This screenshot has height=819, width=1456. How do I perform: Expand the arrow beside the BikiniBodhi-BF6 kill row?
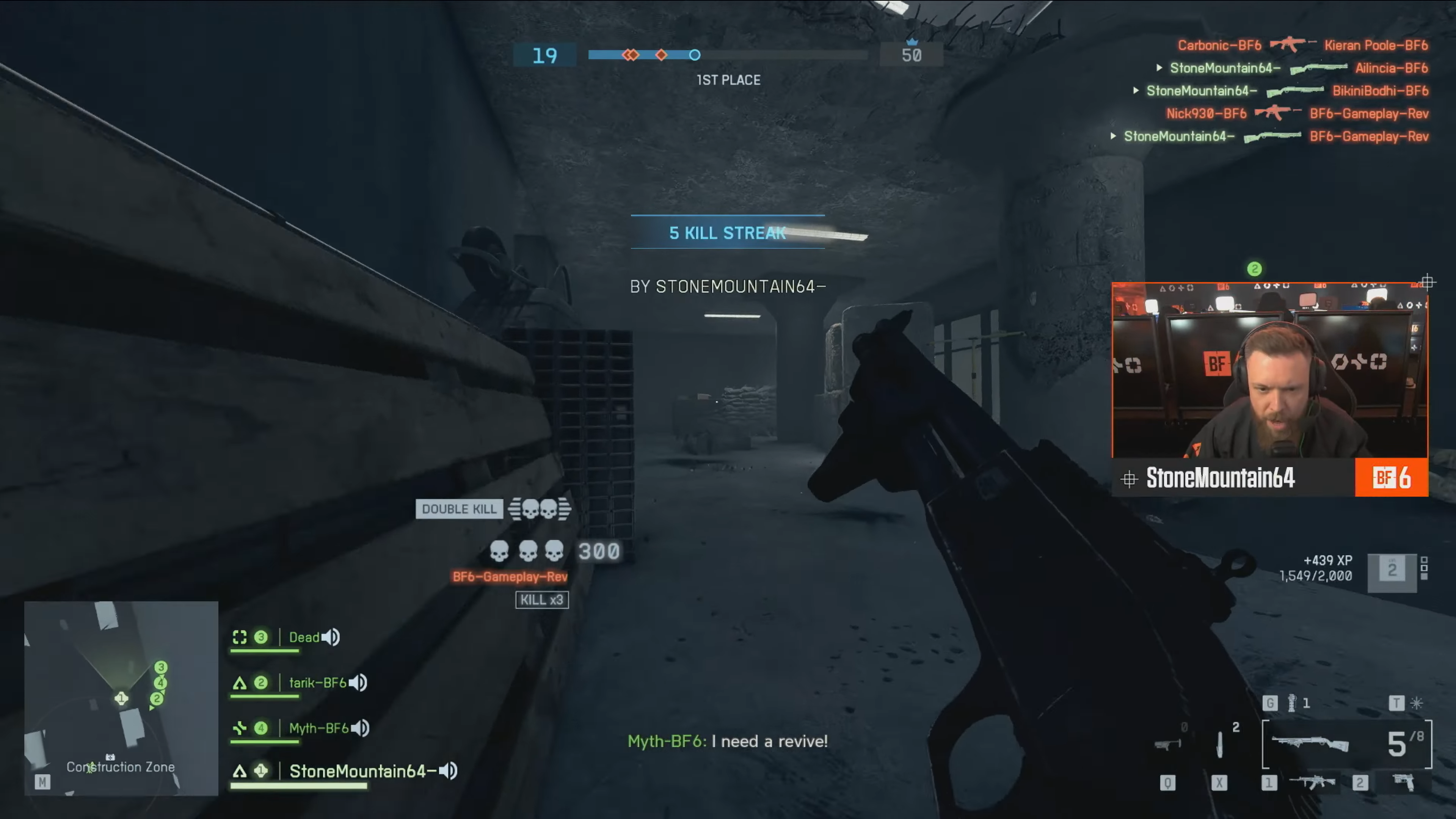1136,91
